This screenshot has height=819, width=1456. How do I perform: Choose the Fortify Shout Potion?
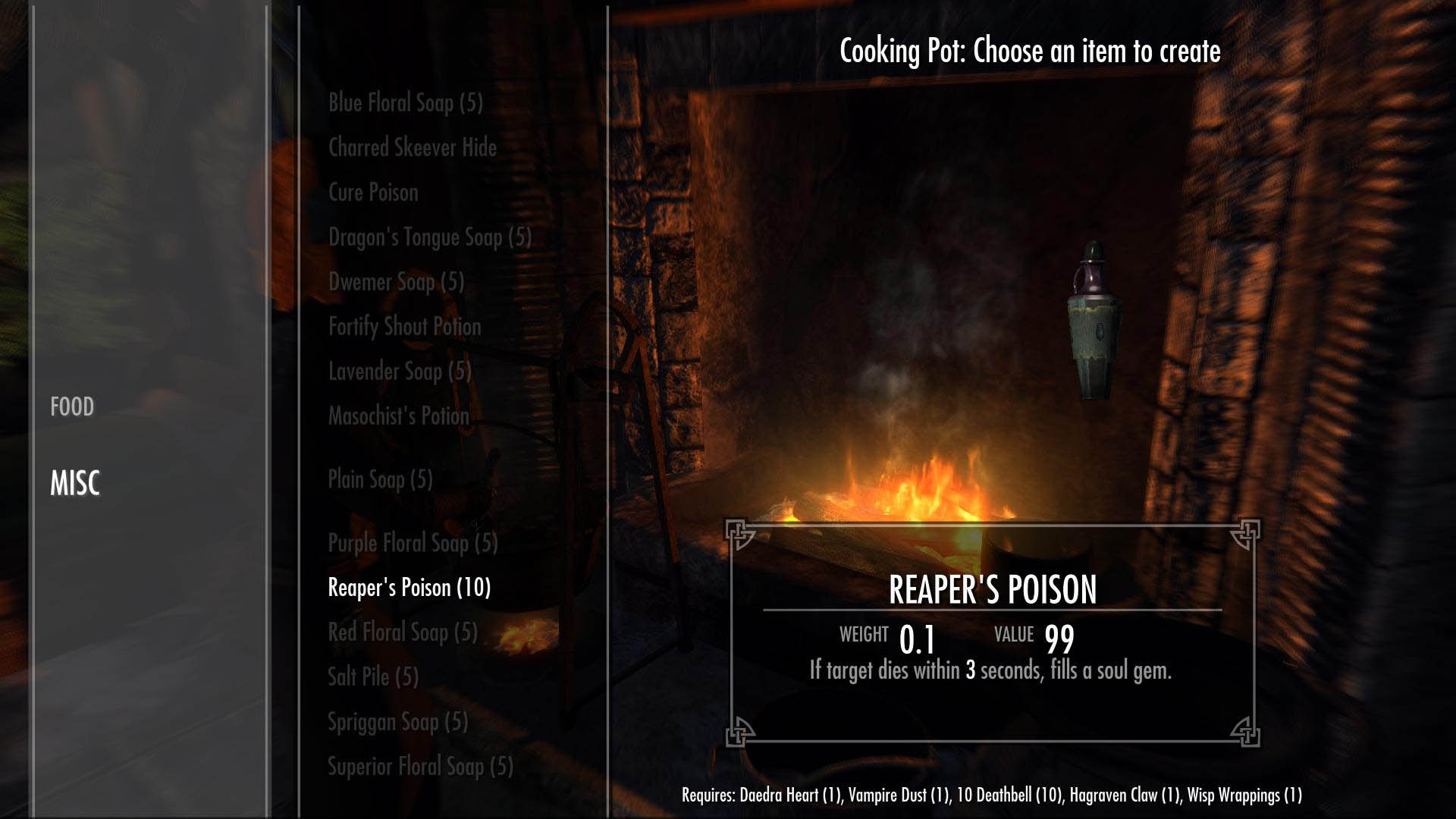404,327
